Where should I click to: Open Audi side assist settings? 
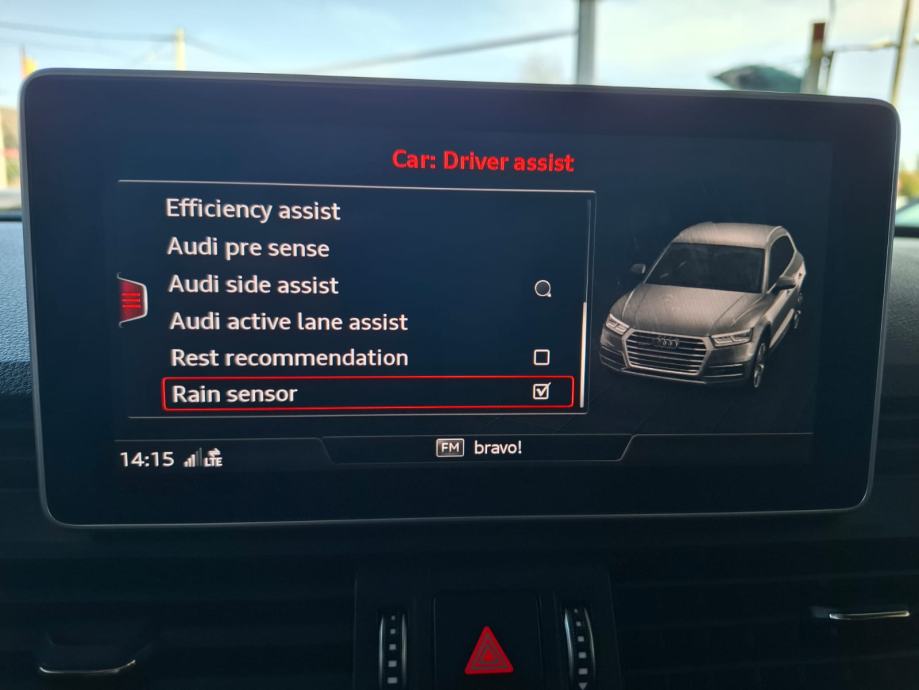coord(254,285)
